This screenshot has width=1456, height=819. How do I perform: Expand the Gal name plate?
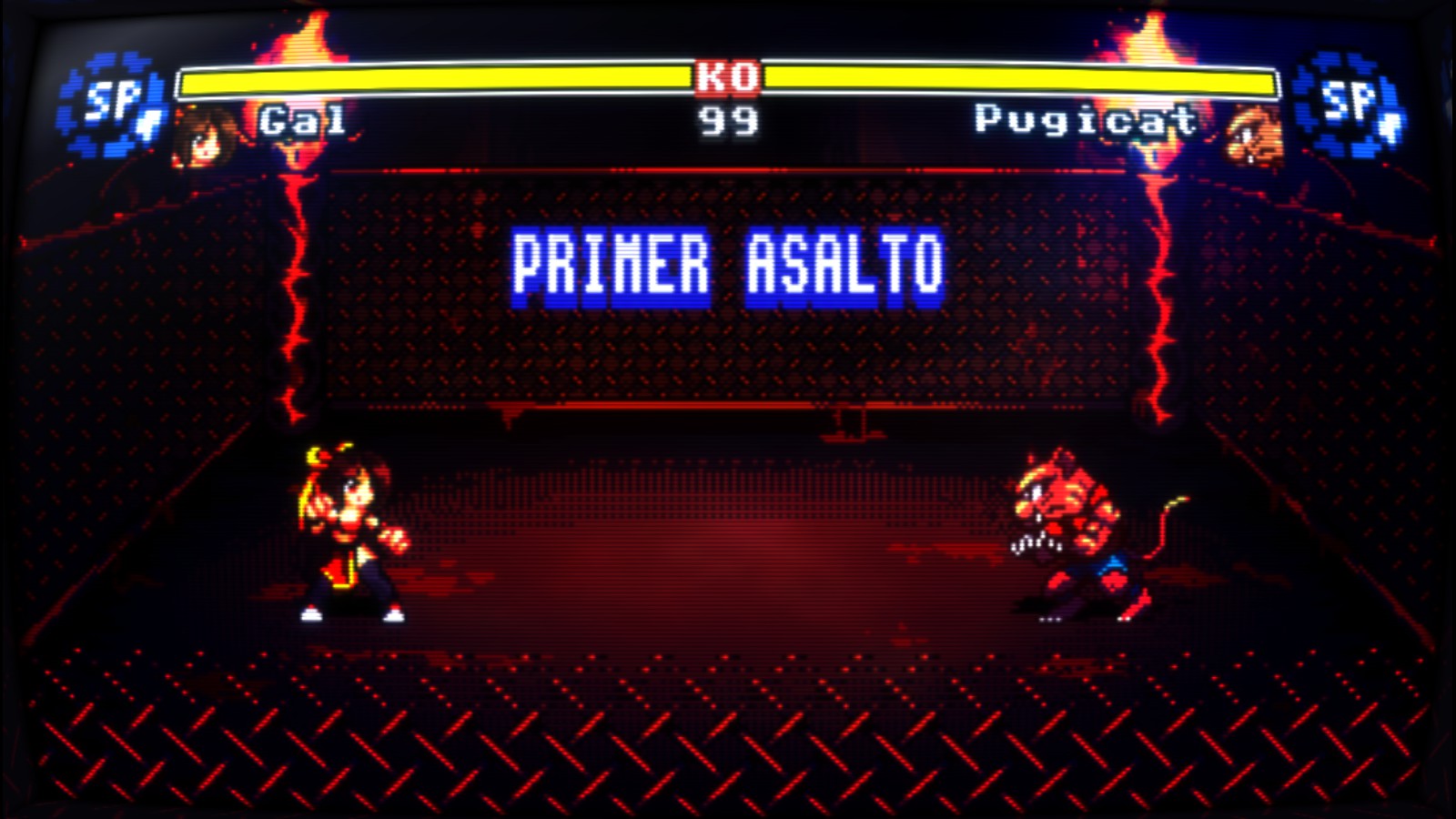pyautogui.click(x=300, y=119)
